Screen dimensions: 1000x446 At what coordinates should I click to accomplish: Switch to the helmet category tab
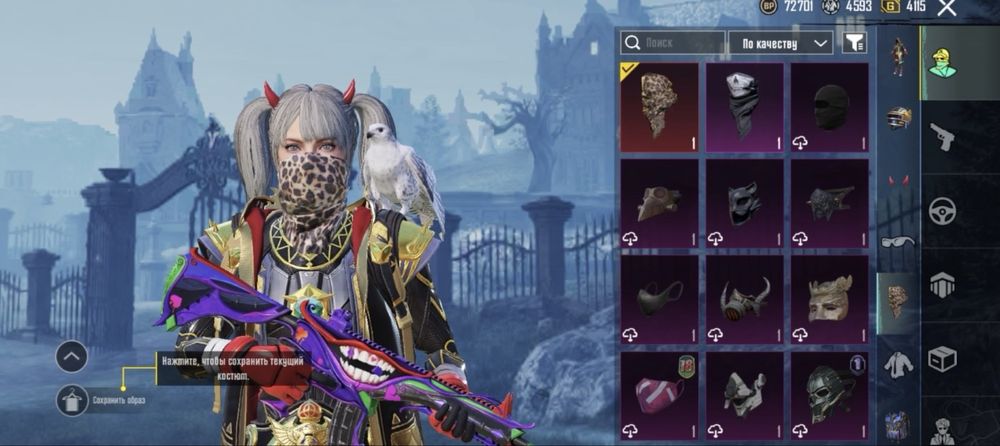click(x=898, y=118)
